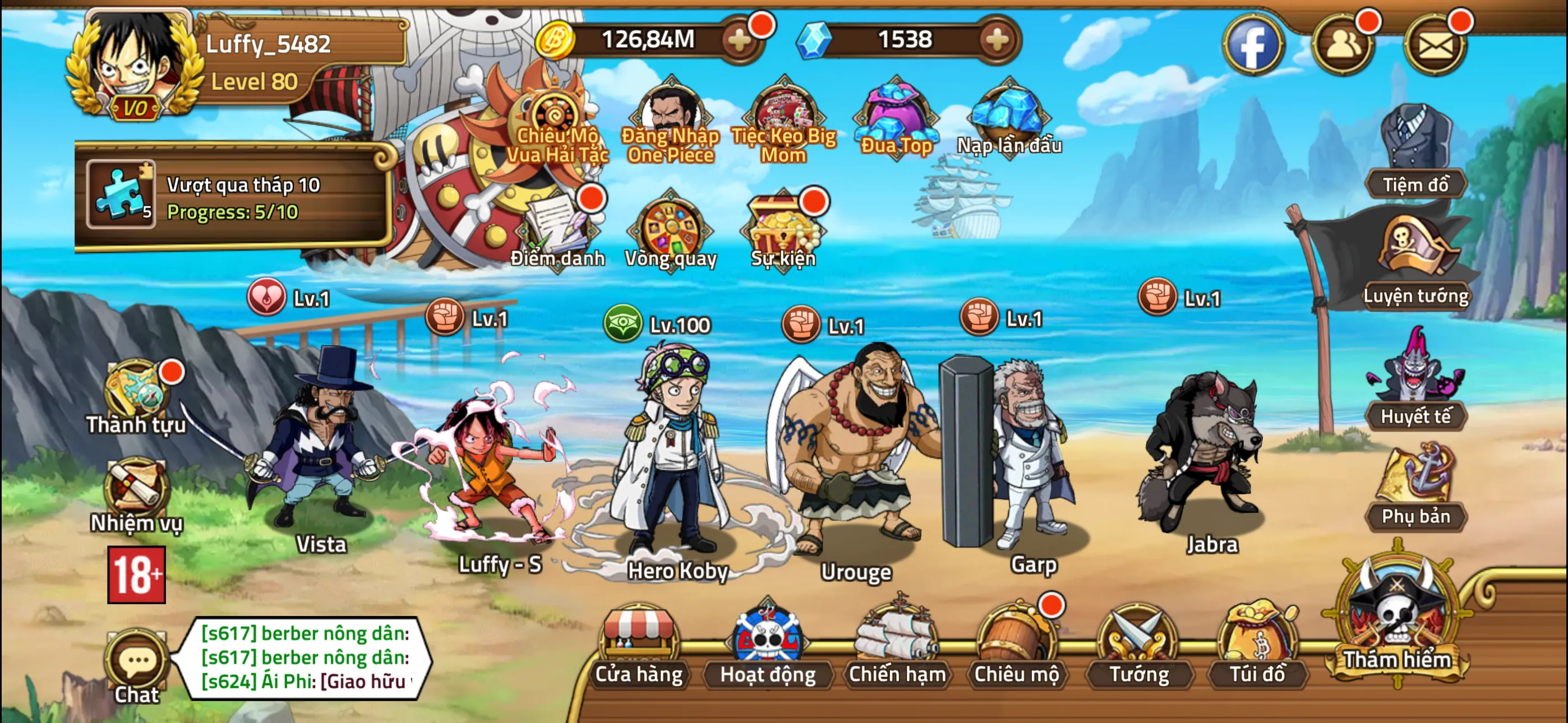This screenshot has height=723, width=1568.
Task: Open Điểm danh daily check-in
Action: pyautogui.click(x=557, y=233)
